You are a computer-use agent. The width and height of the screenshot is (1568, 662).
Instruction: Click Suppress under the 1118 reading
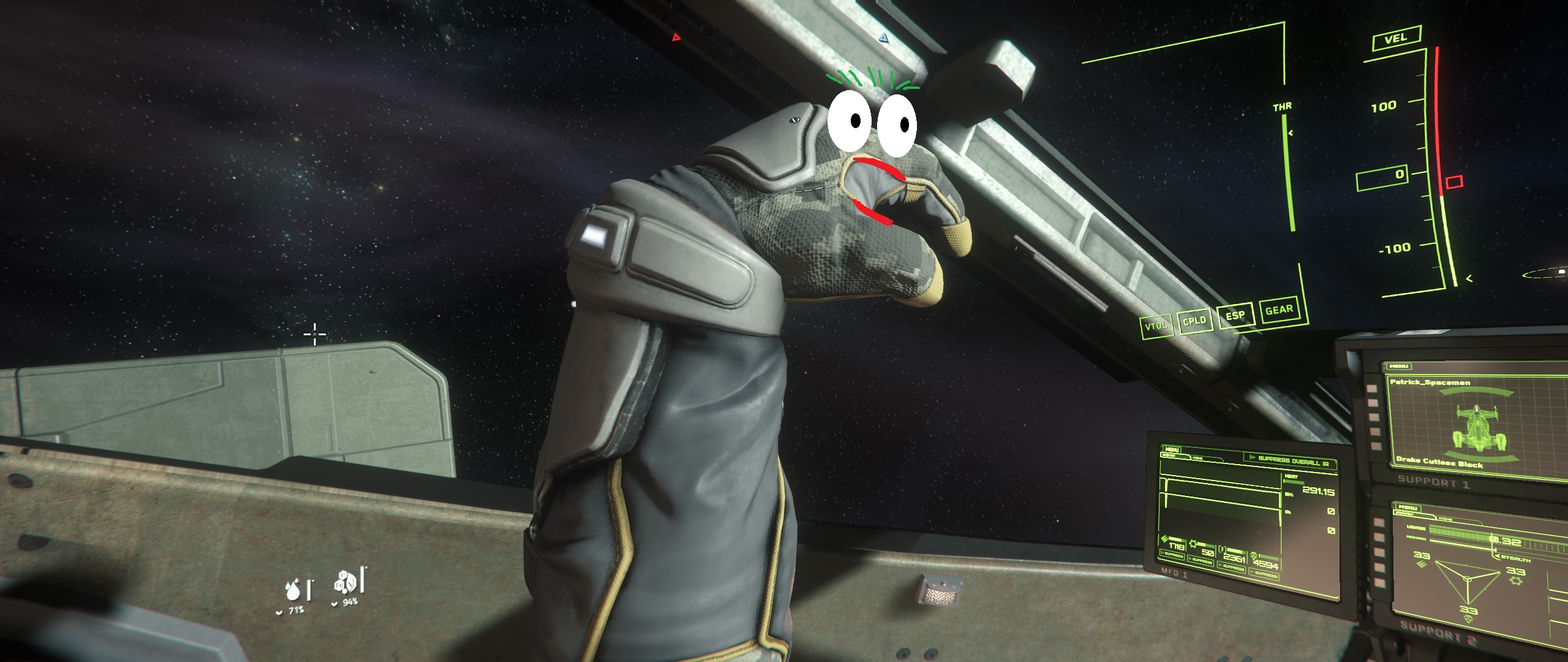click(1173, 555)
